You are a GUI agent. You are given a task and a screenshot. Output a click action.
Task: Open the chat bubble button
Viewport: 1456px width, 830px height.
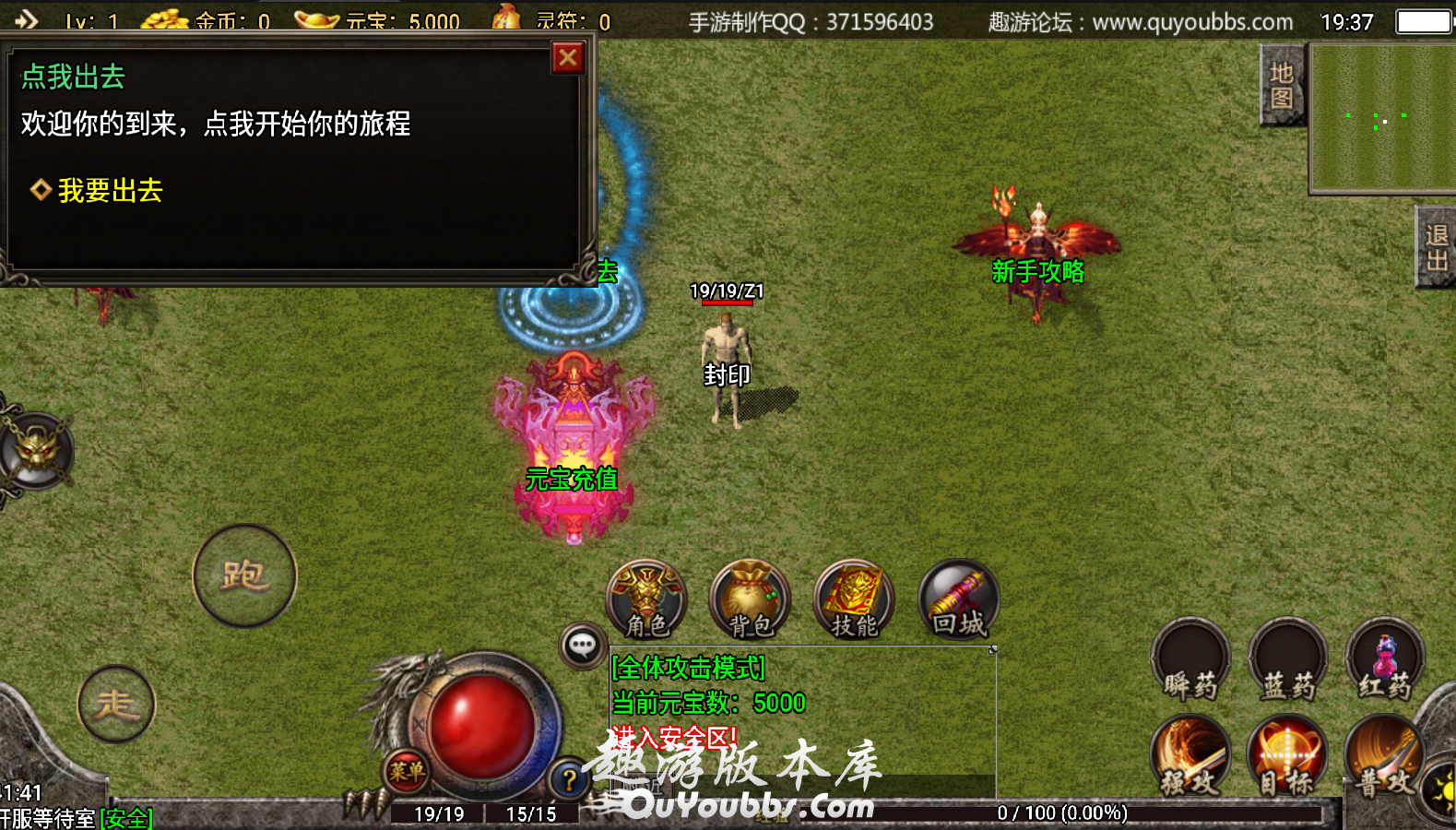click(582, 646)
